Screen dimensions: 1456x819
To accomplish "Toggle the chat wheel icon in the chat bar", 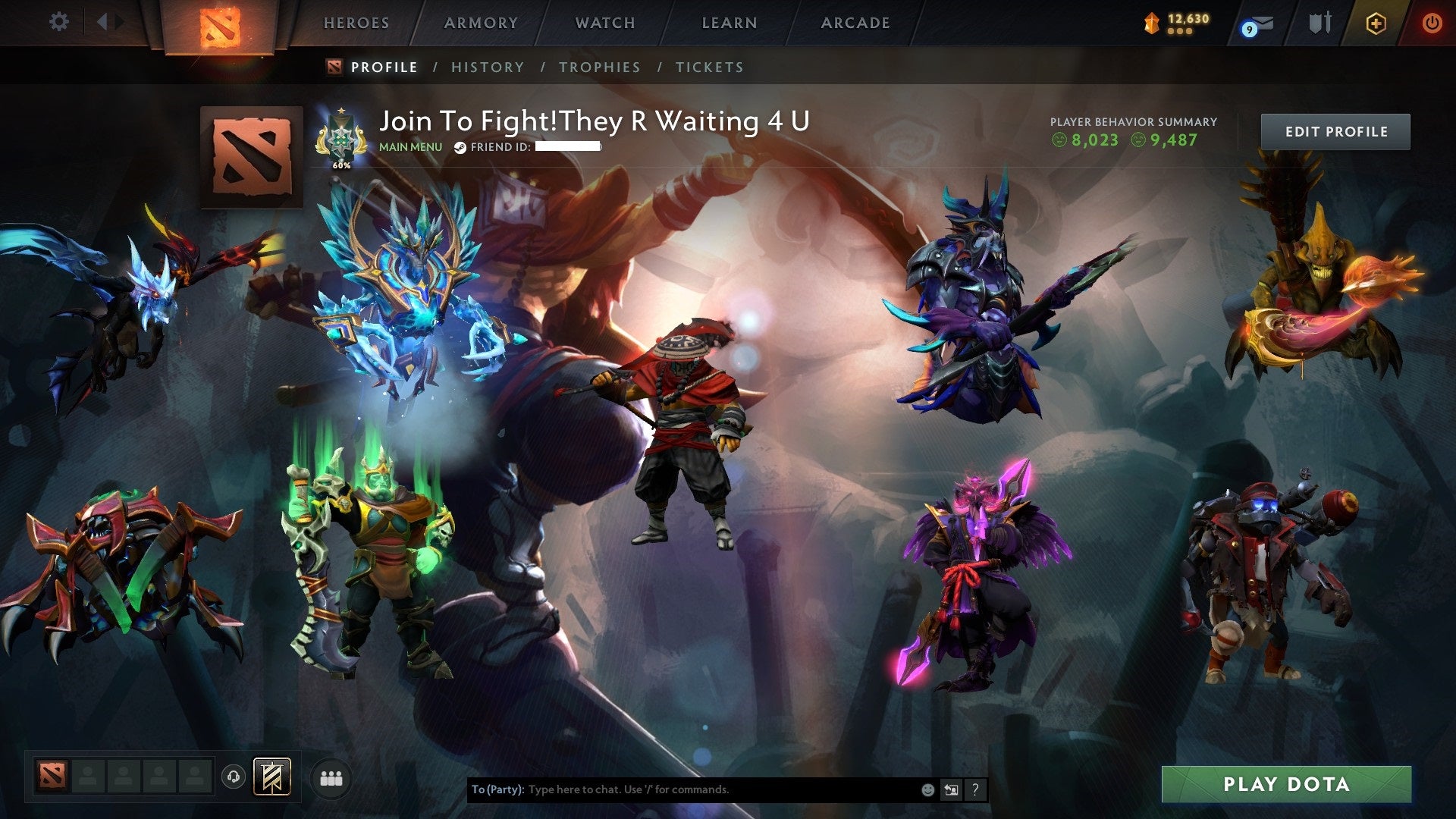I will click(x=951, y=789).
